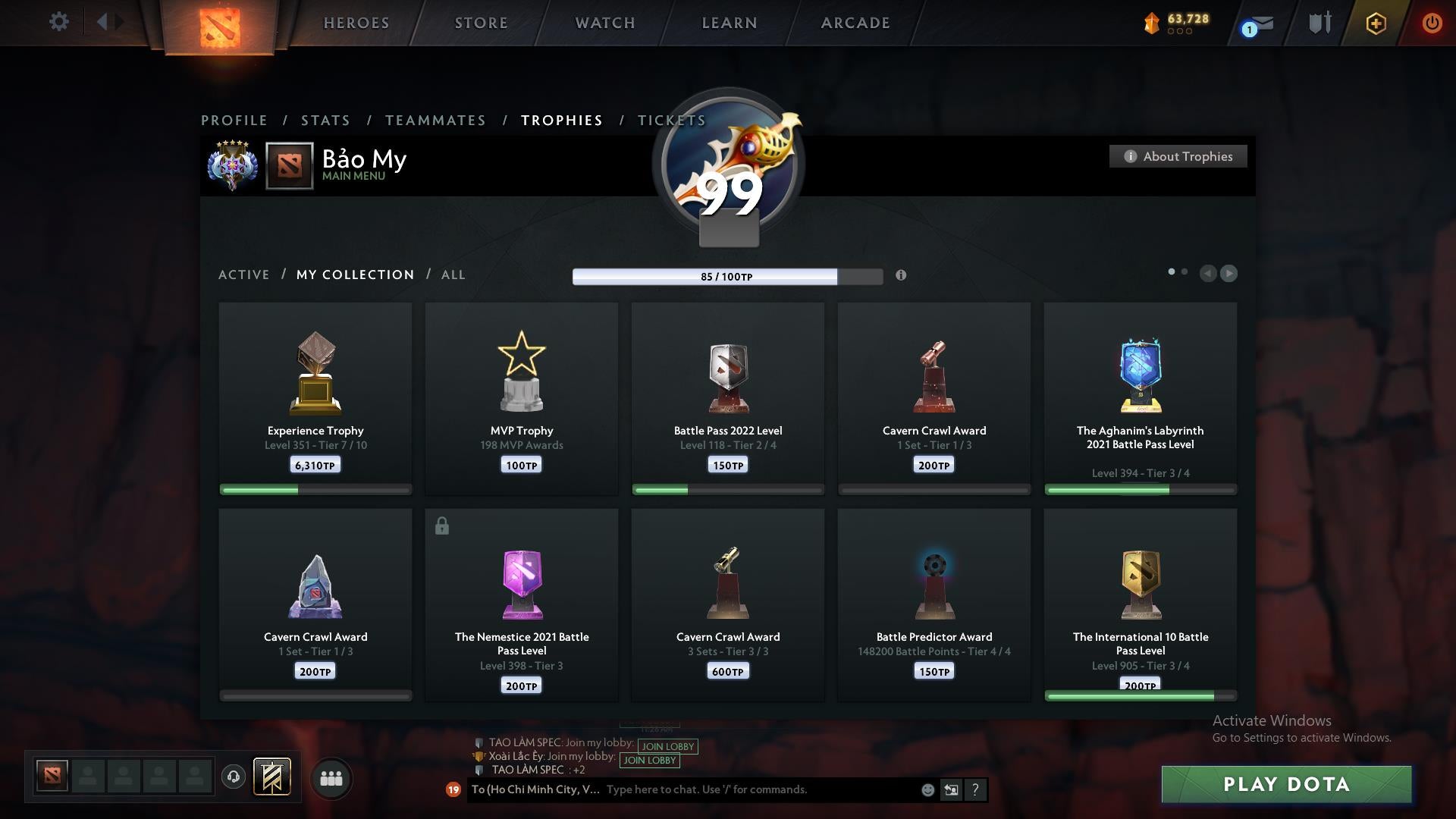Screen dimensions: 1456x819
Task: Open the emoticon picker in the chat bar
Action: click(927, 789)
